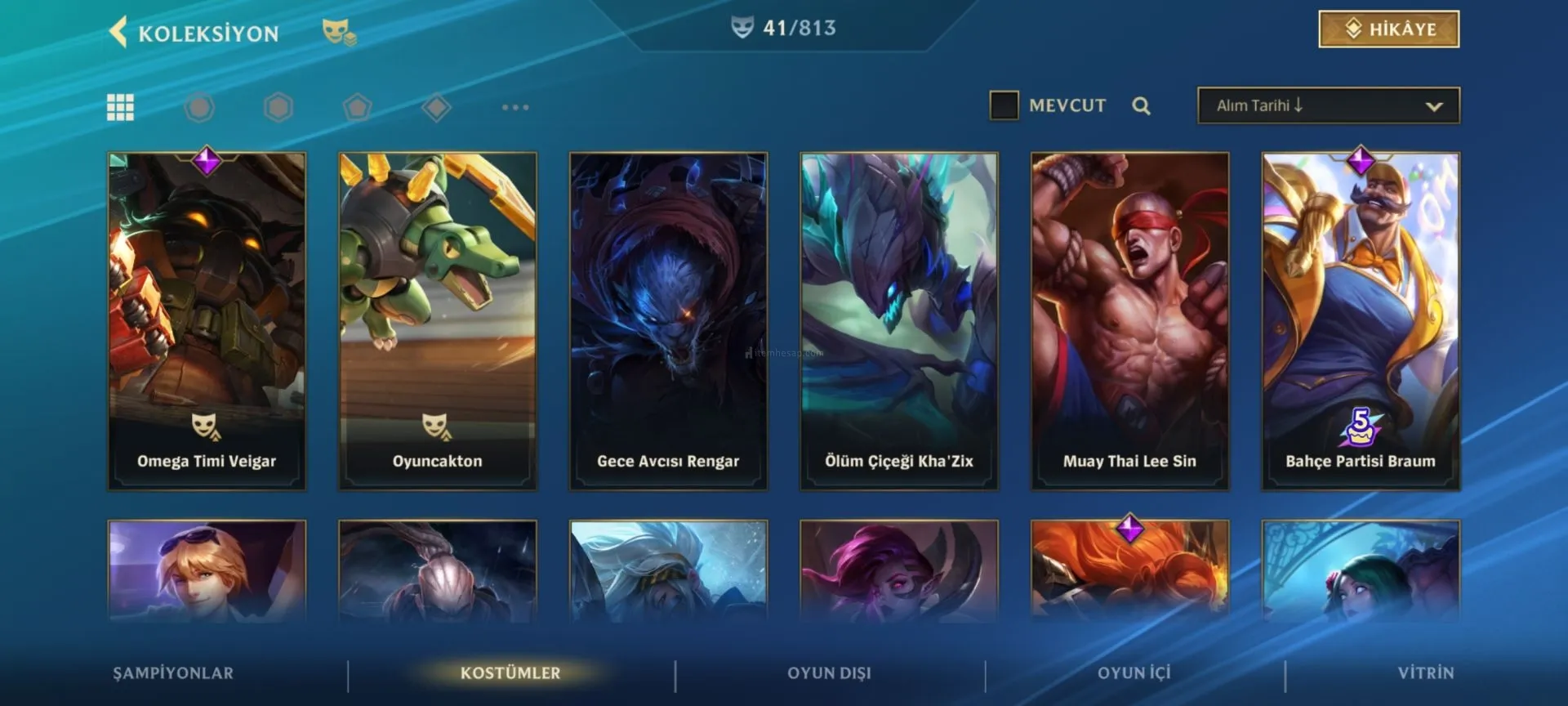Click the golden masks icon beside Koleksiyon

[x=338, y=33]
